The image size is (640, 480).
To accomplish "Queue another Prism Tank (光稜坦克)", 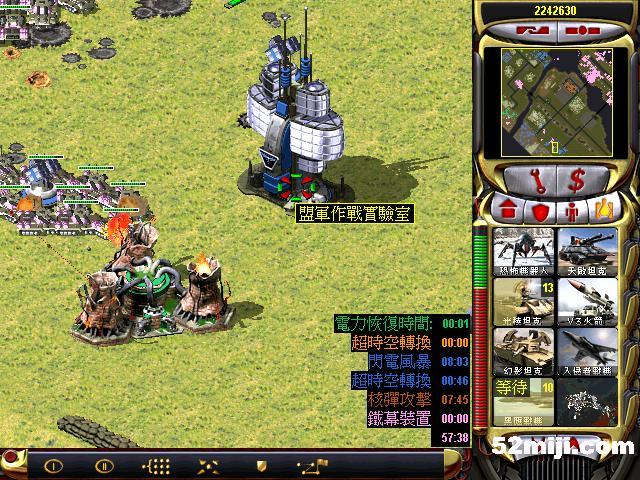I will (518, 301).
